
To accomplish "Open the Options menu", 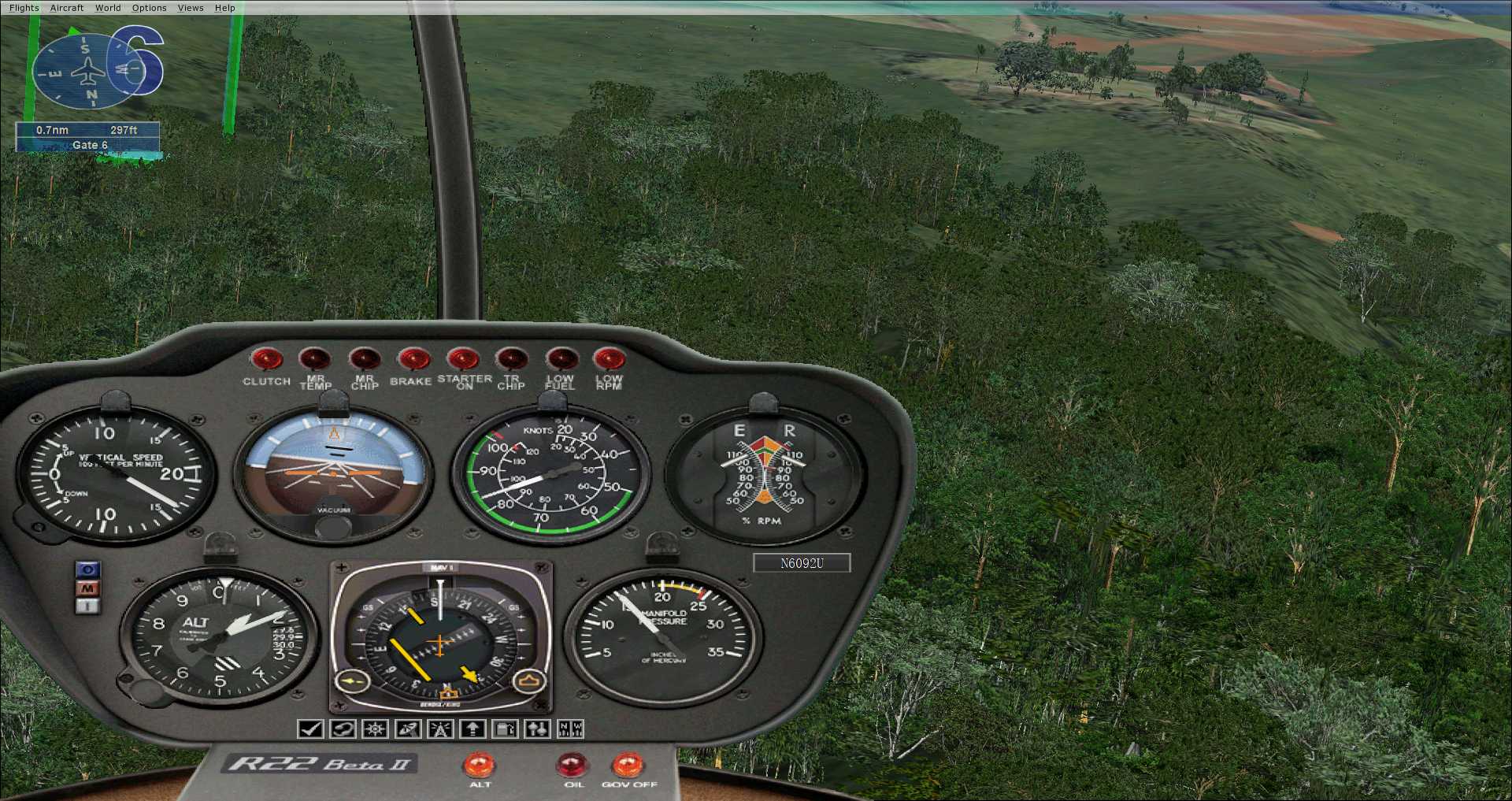I will (x=149, y=8).
